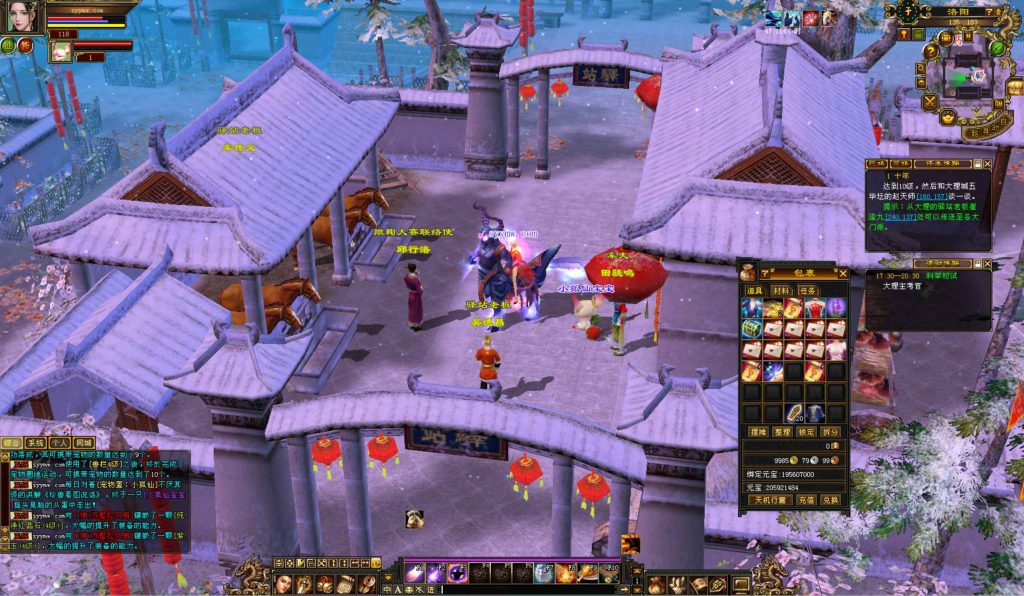Click the 关机行囊 button in the bag
Viewport: 1024px width, 596px height.
[766, 499]
